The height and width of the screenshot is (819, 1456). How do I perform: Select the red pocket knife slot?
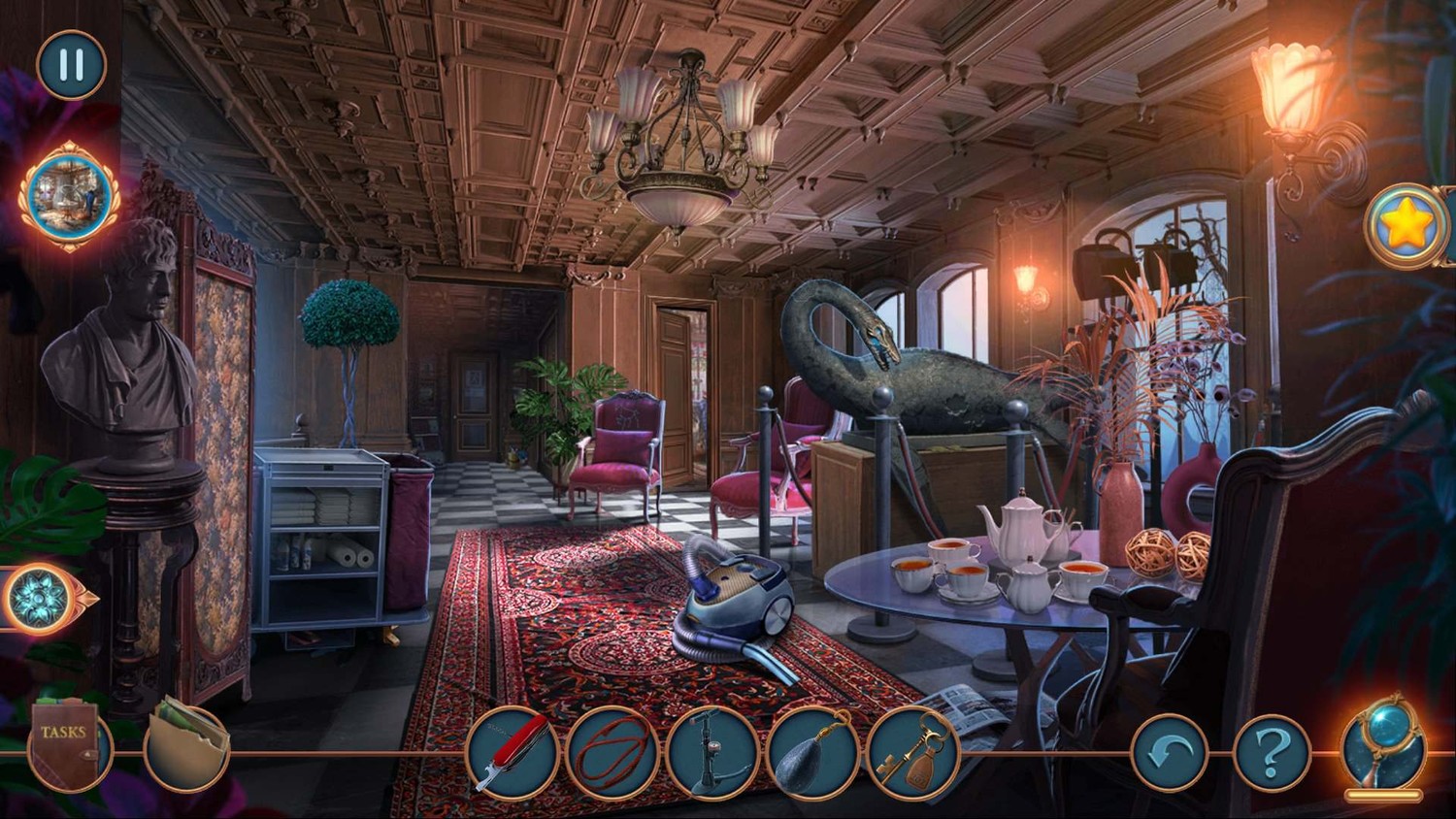[512, 753]
